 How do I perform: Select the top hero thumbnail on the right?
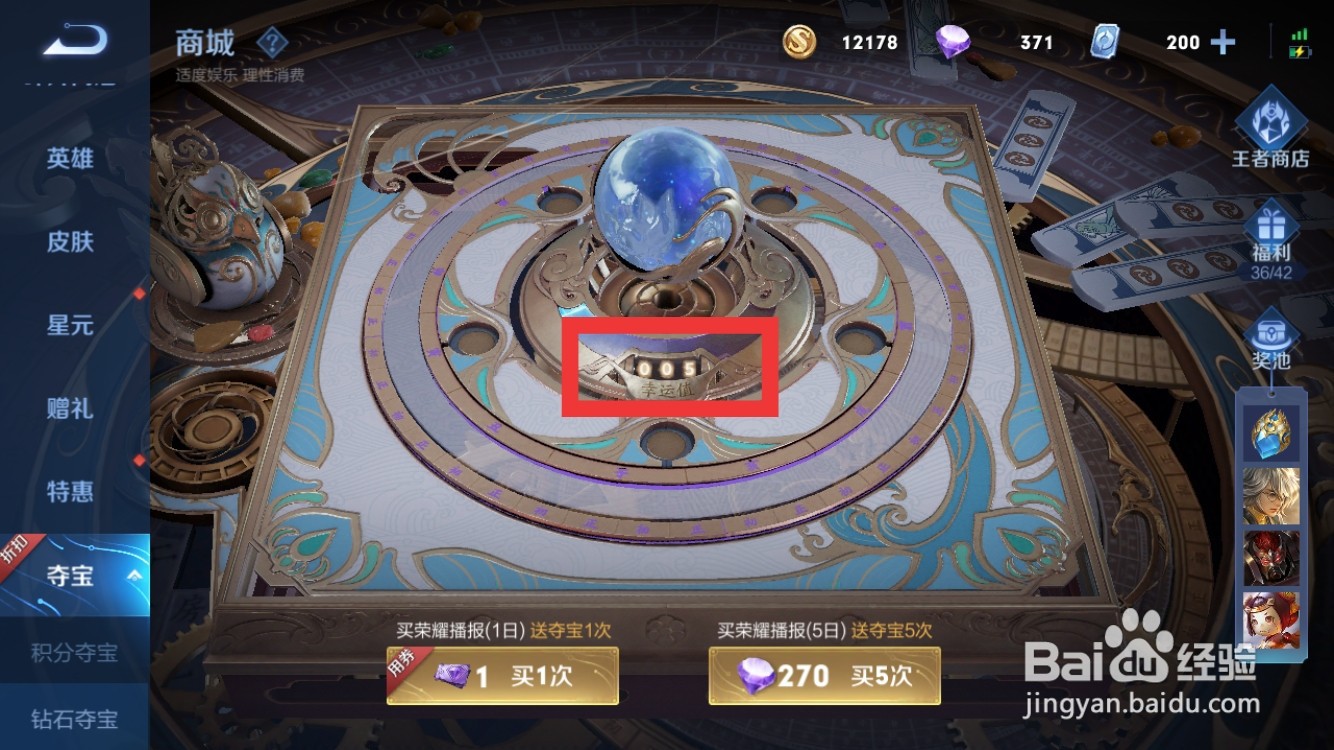coord(1274,435)
